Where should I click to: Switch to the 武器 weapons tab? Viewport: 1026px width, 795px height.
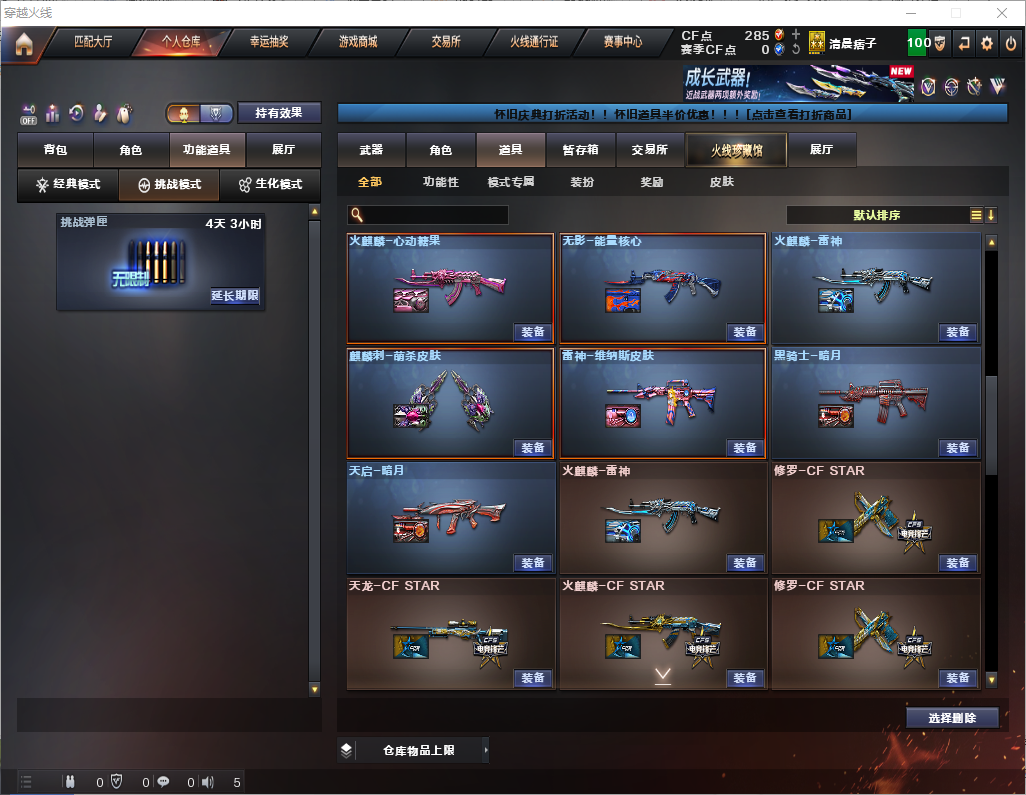(371, 150)
